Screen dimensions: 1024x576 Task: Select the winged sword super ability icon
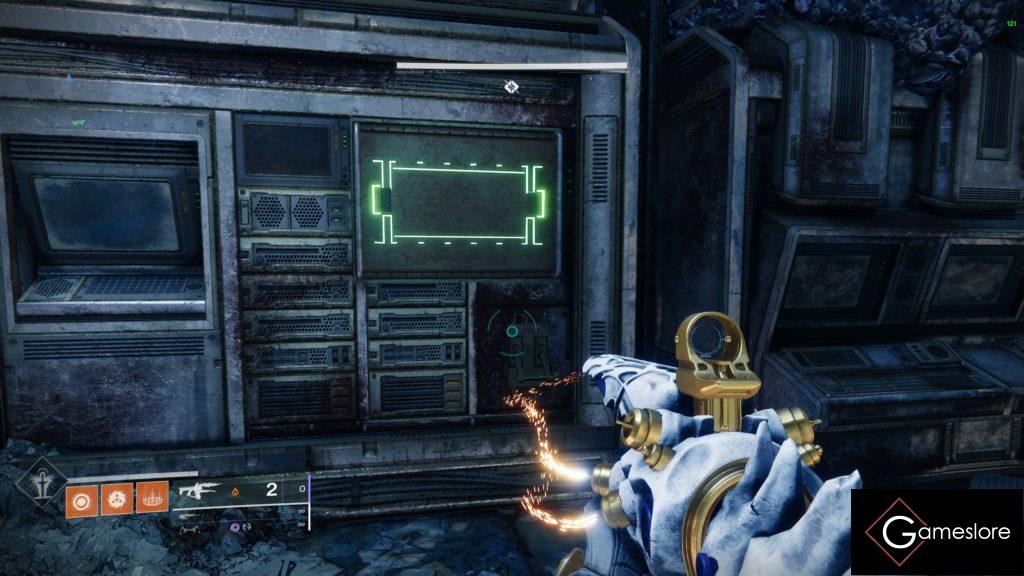coord(41,485)
